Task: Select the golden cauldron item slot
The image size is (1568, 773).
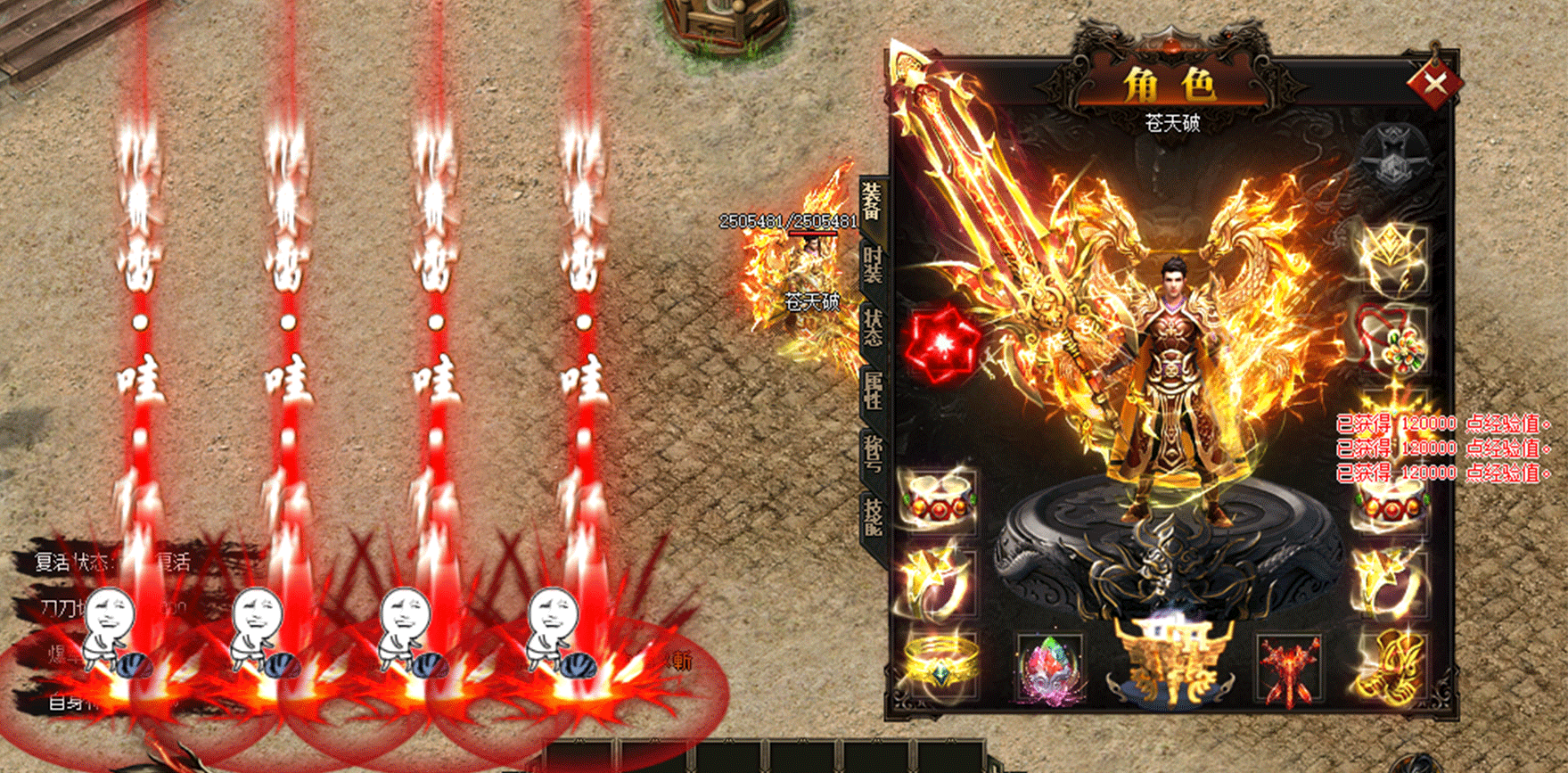Action: pos(1171,658)
